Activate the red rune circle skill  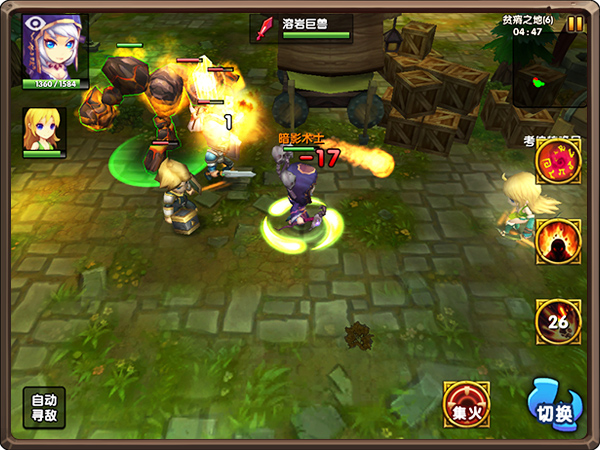coord(558,161)
